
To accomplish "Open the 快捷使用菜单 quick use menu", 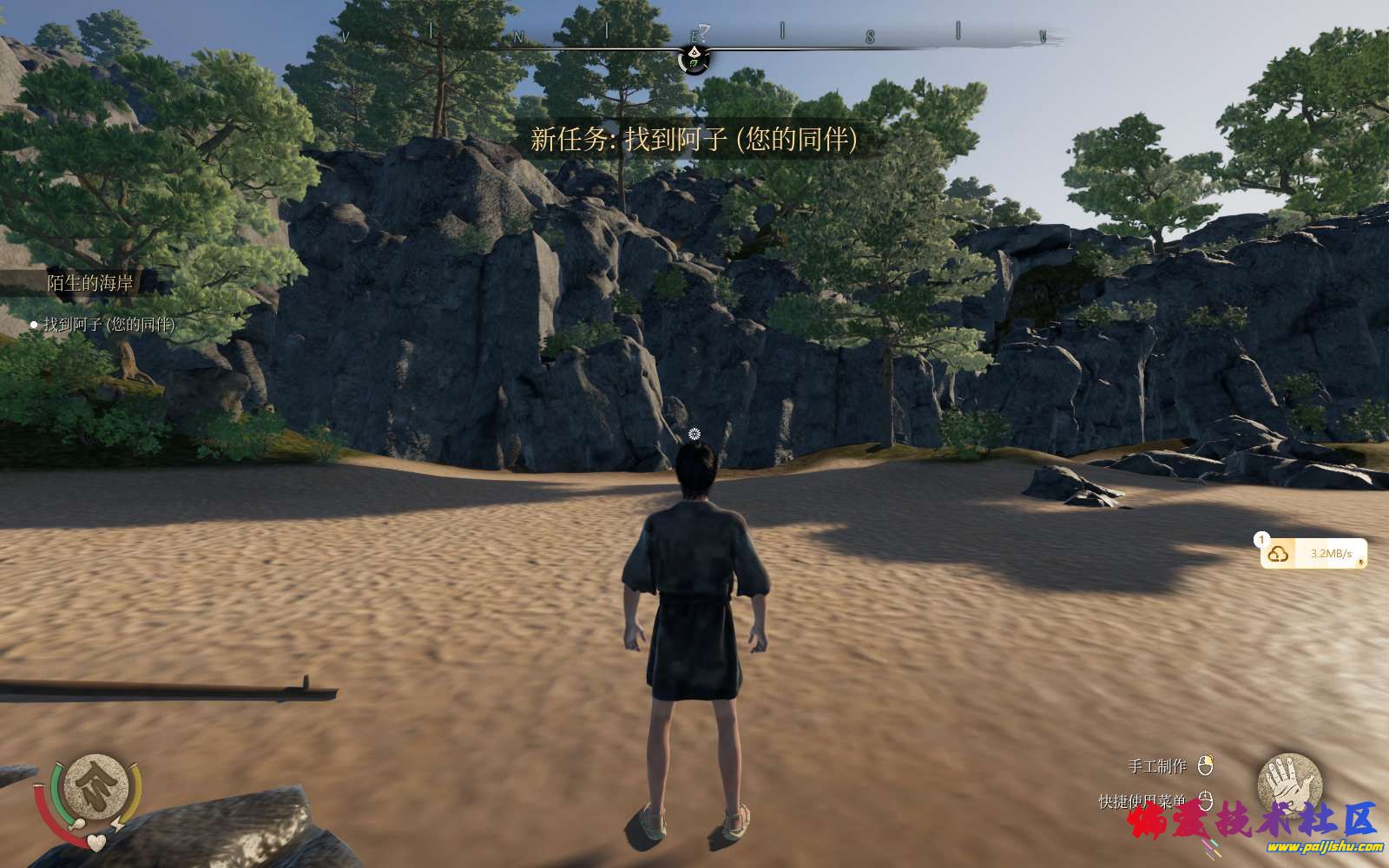I will [1142, 801].
